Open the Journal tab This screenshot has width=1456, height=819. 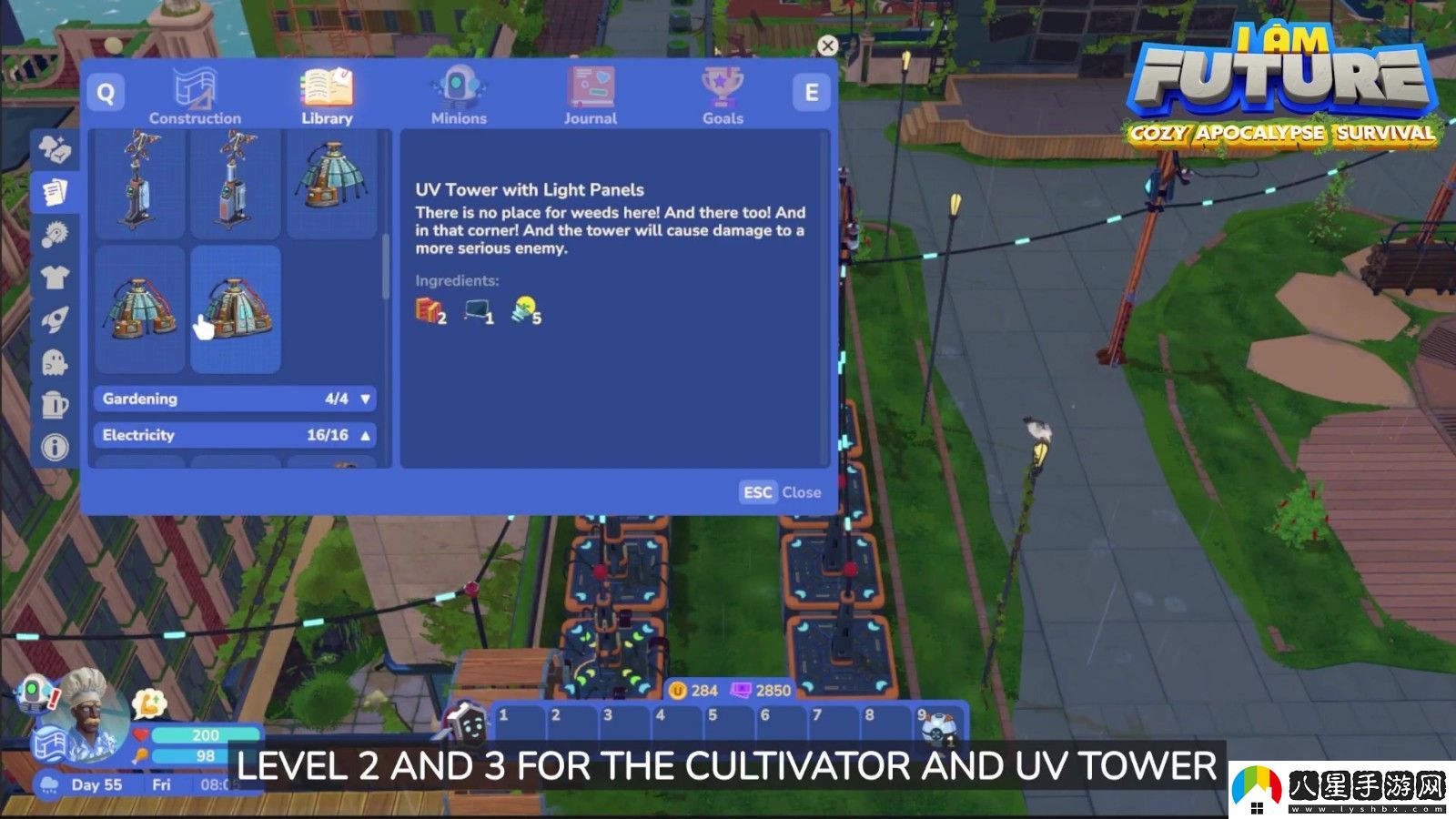(x=591, y=96)
